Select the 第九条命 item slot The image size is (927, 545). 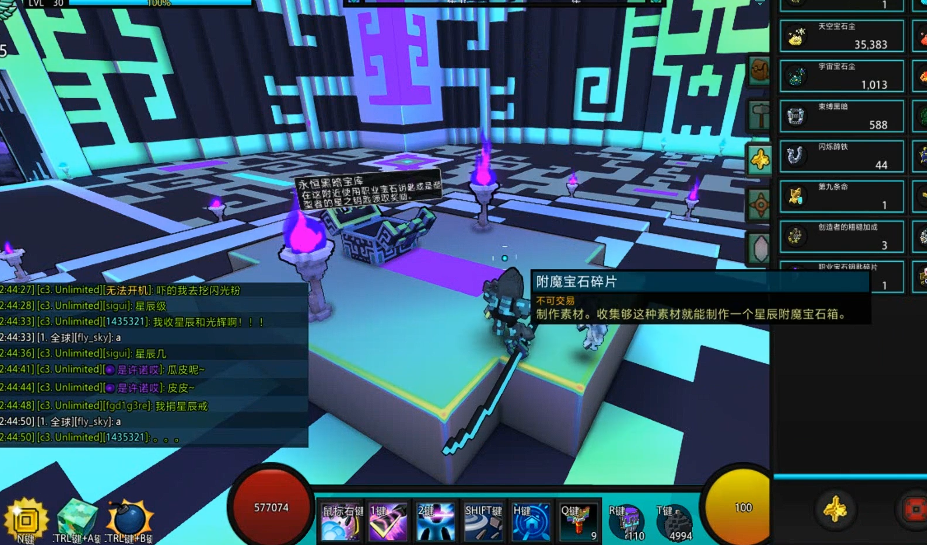(x=842, y=196)
